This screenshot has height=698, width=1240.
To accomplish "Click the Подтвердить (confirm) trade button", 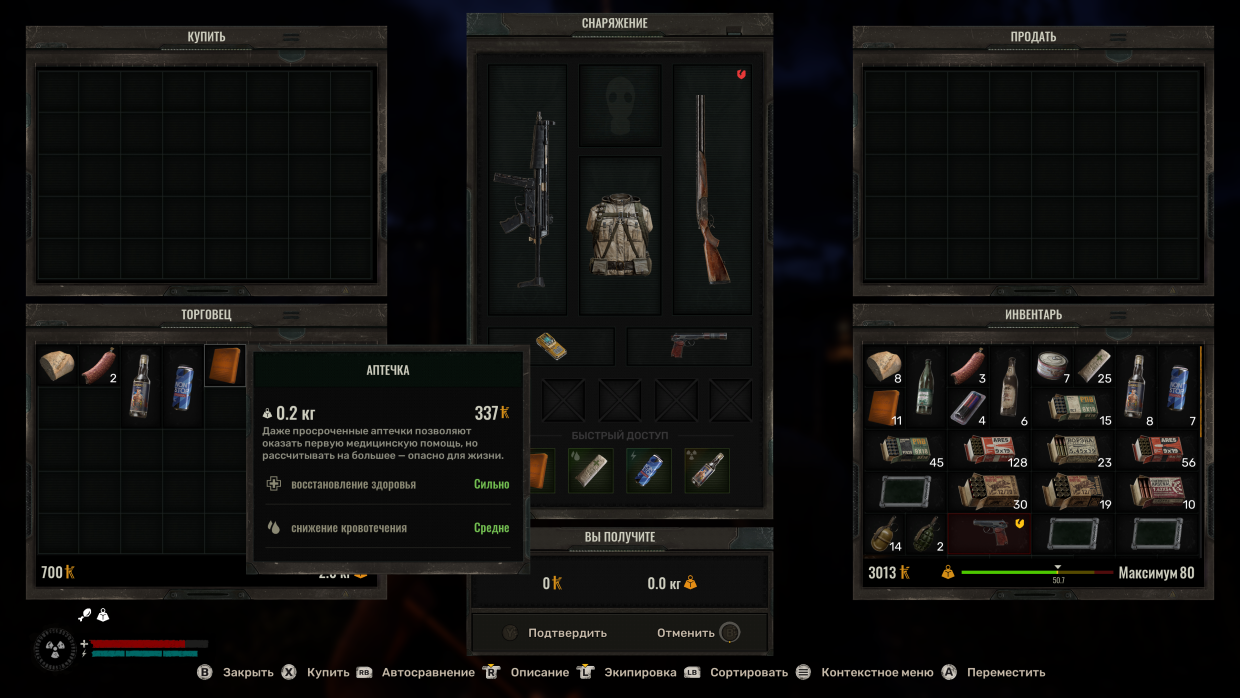I will pyautogui.click(x=566, y=633).
